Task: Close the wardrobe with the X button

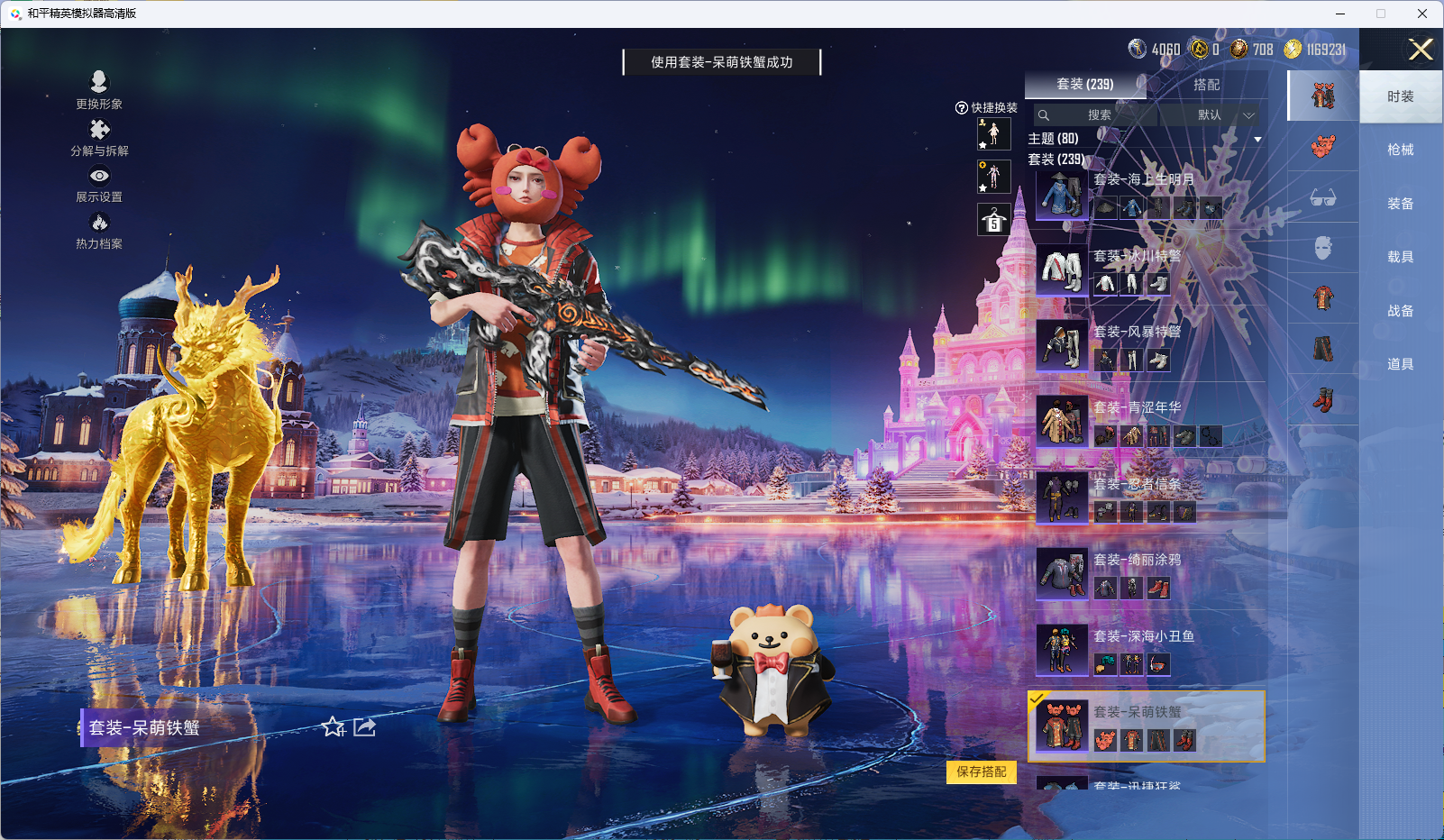Action: (x=1421, y=50)
